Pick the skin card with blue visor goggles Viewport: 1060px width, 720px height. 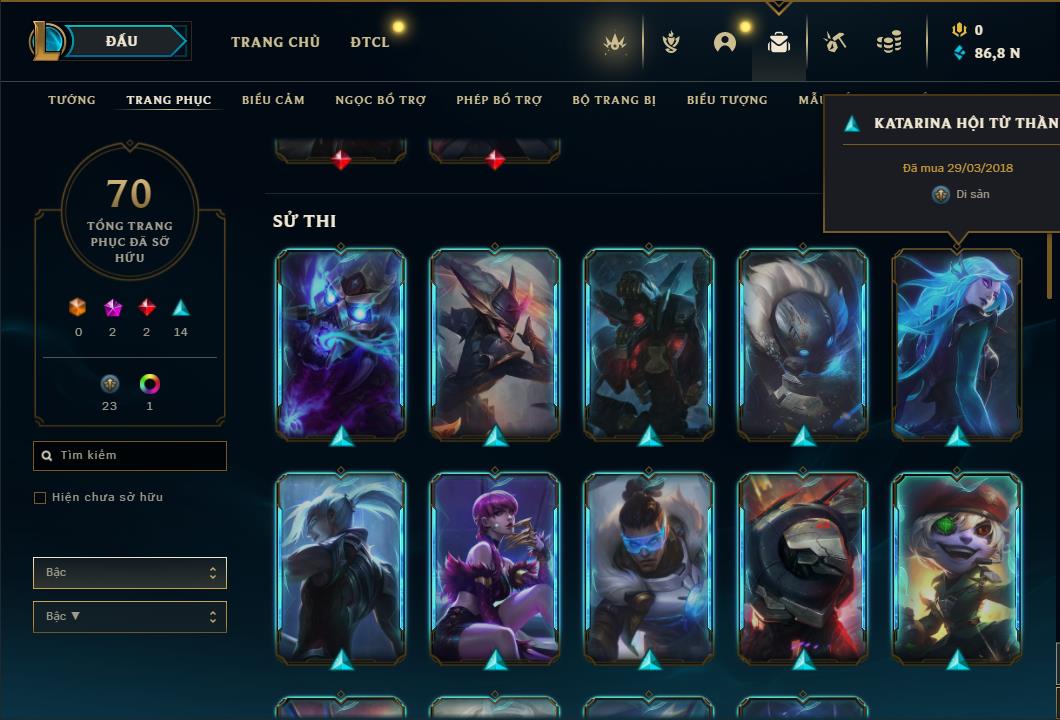tap(649, 567)
